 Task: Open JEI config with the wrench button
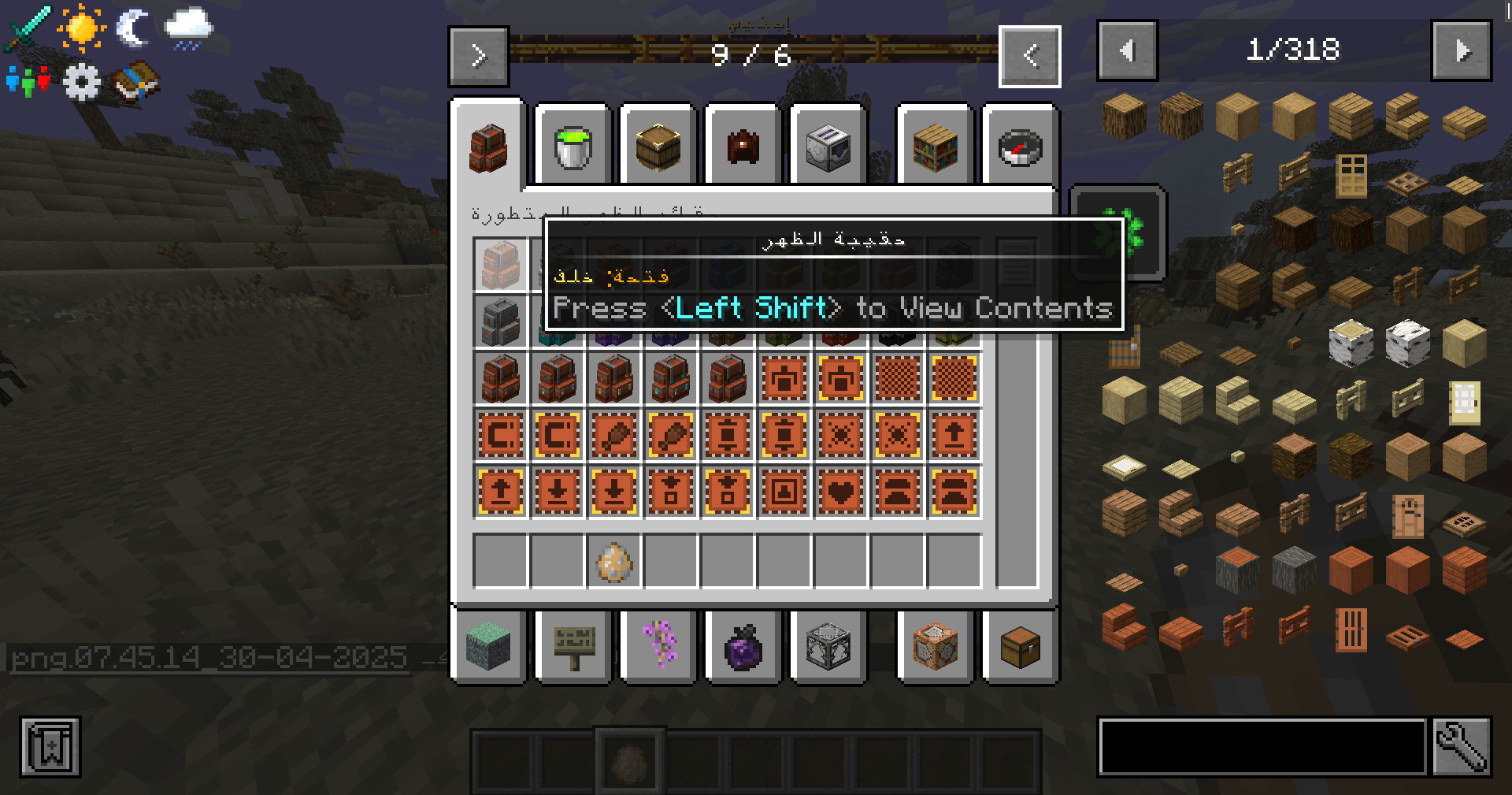(1462, 747)
